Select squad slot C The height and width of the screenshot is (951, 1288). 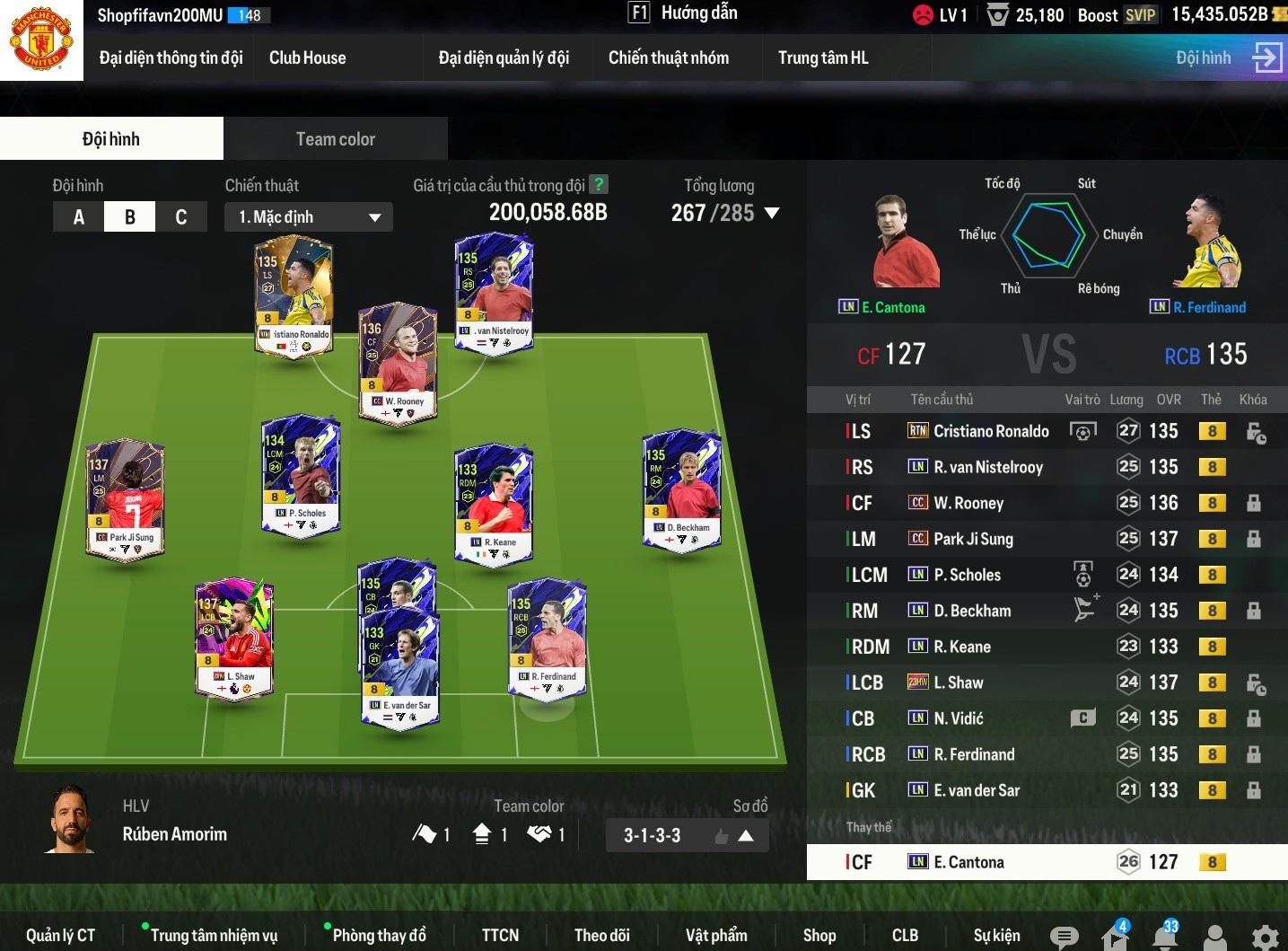(181, 217)
